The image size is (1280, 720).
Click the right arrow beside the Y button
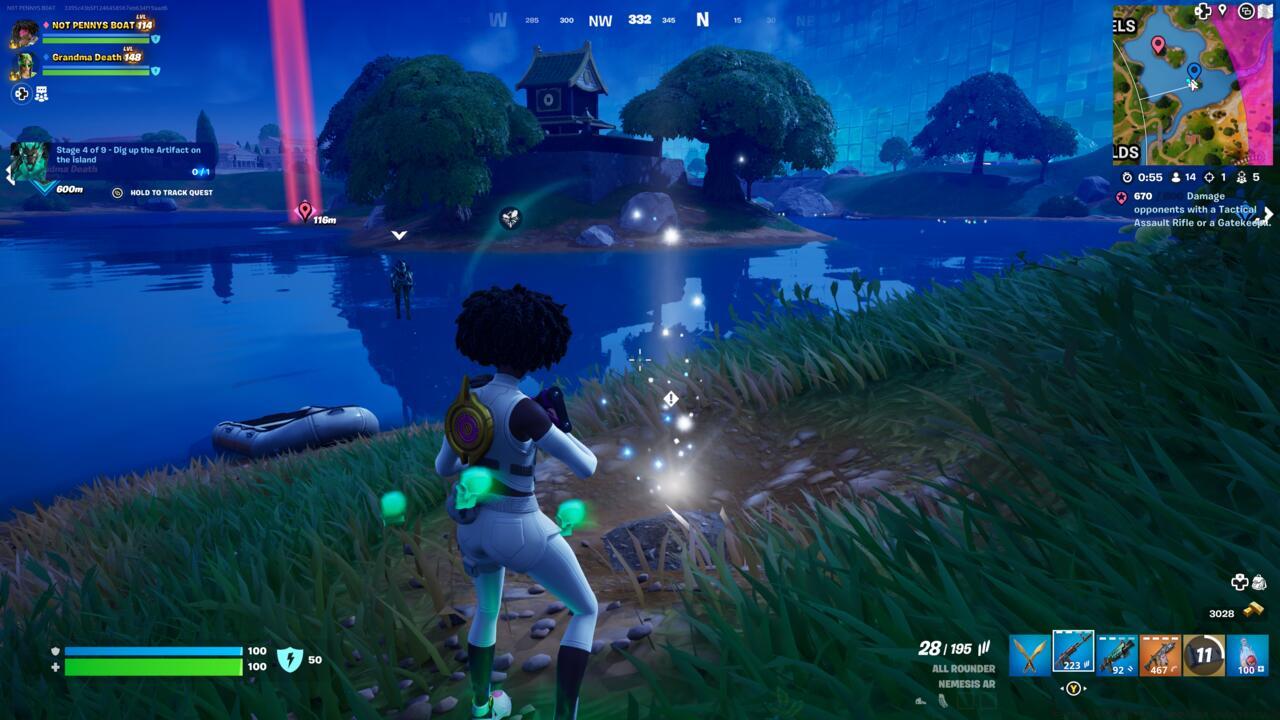1086,687
